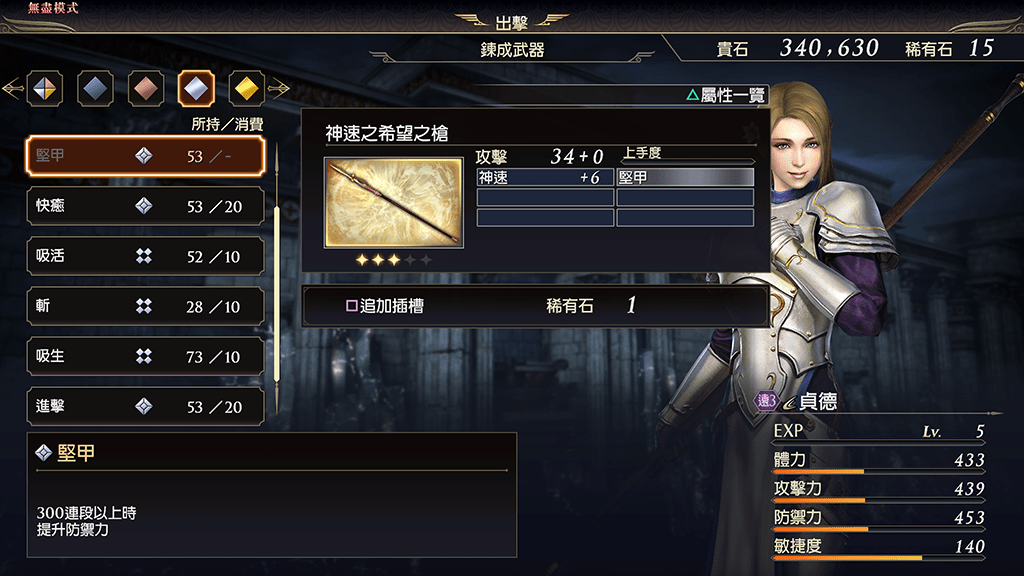Open the 屬性一覽 attribute overview
The width and height of the screenshot is (1024, 576).
727,96
